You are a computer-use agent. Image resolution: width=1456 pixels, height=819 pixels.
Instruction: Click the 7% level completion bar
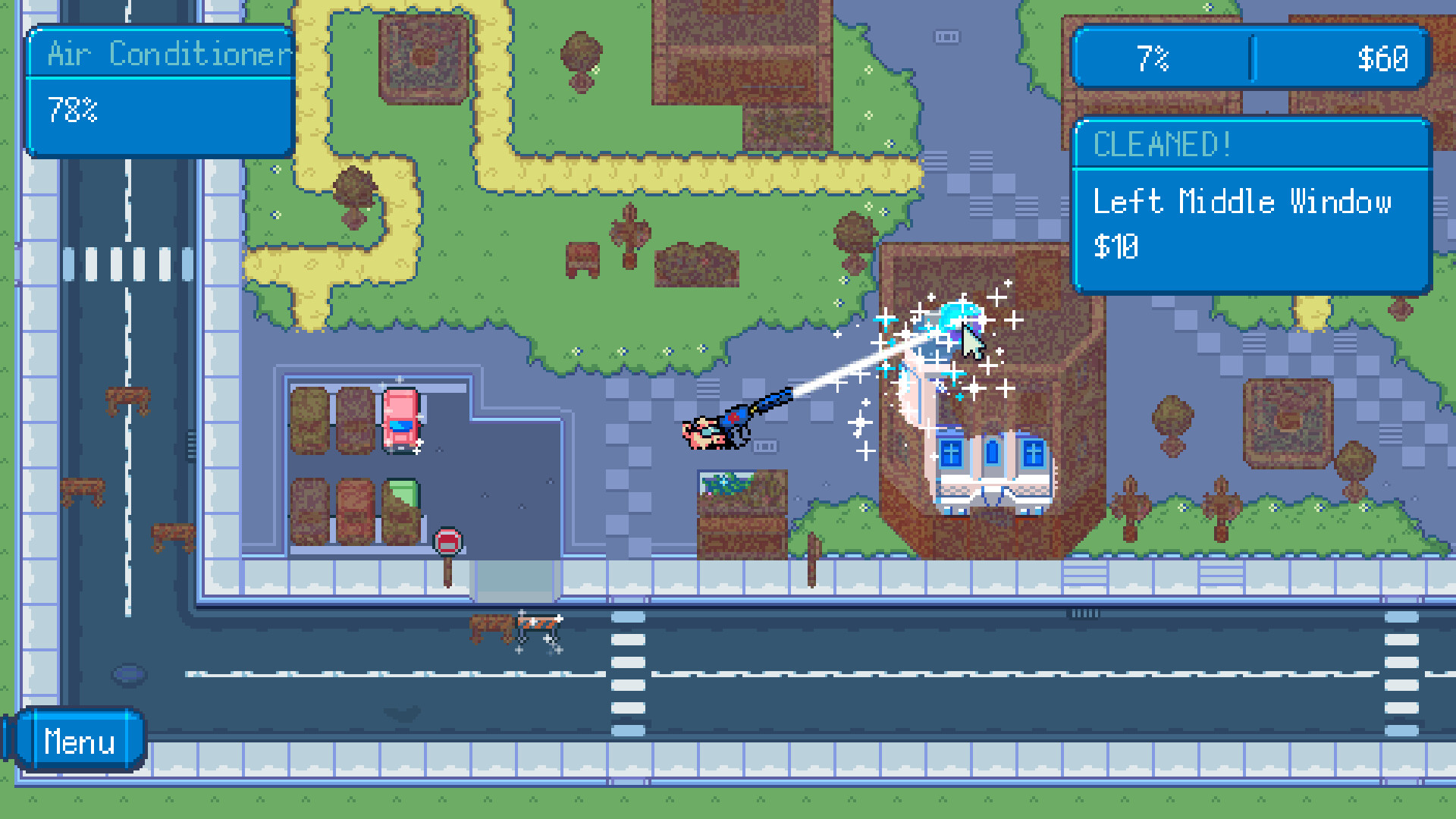(x=1153, y=57)
